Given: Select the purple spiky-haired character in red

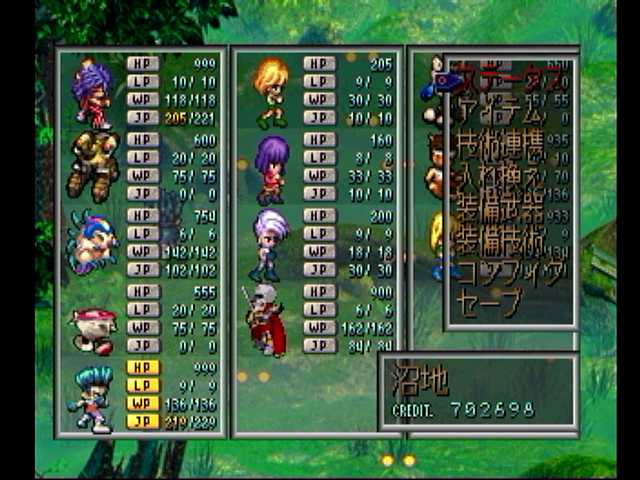Looking at the screenshot, I should [92, 93].
